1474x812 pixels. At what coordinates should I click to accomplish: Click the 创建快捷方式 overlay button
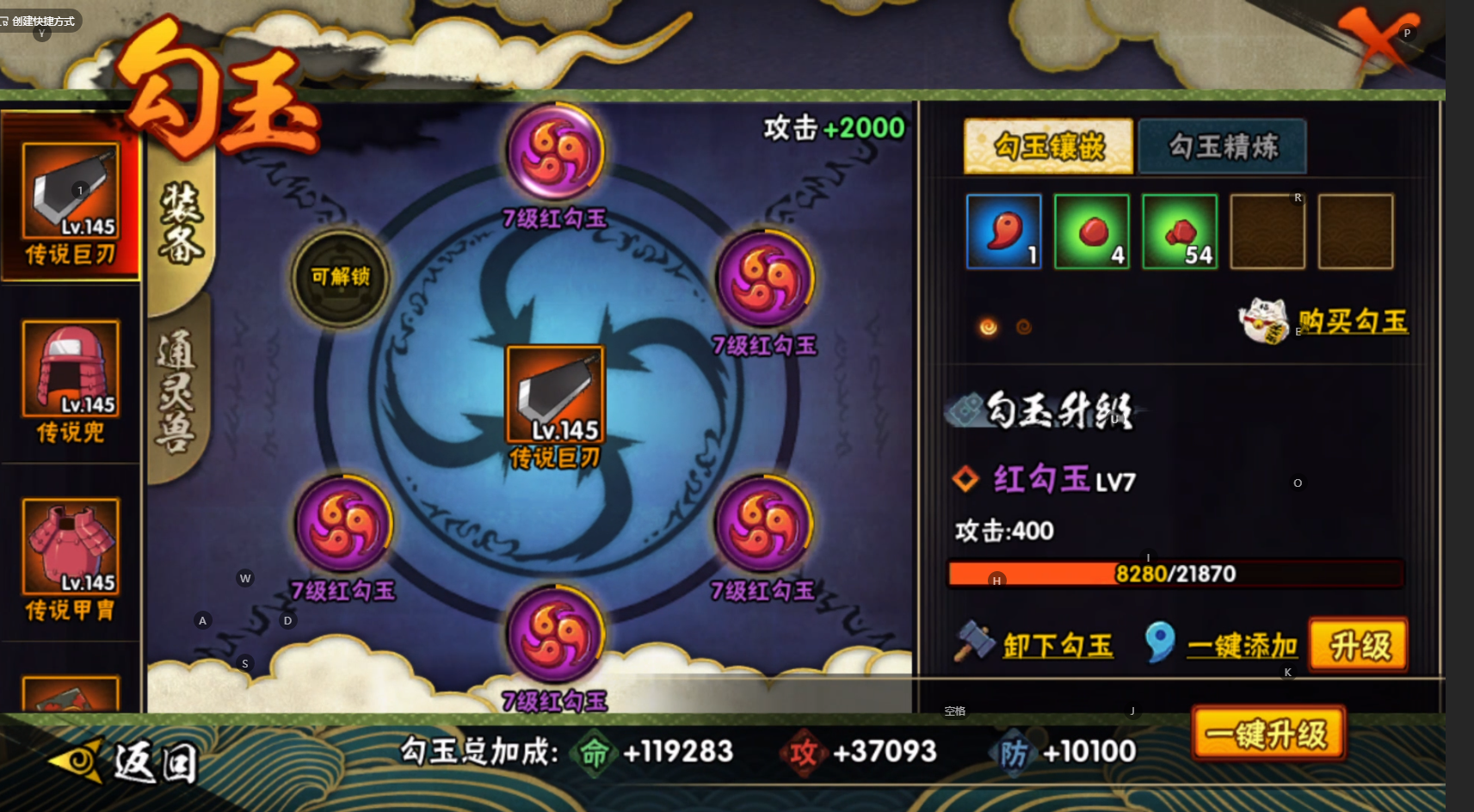(x=40, y=21)
